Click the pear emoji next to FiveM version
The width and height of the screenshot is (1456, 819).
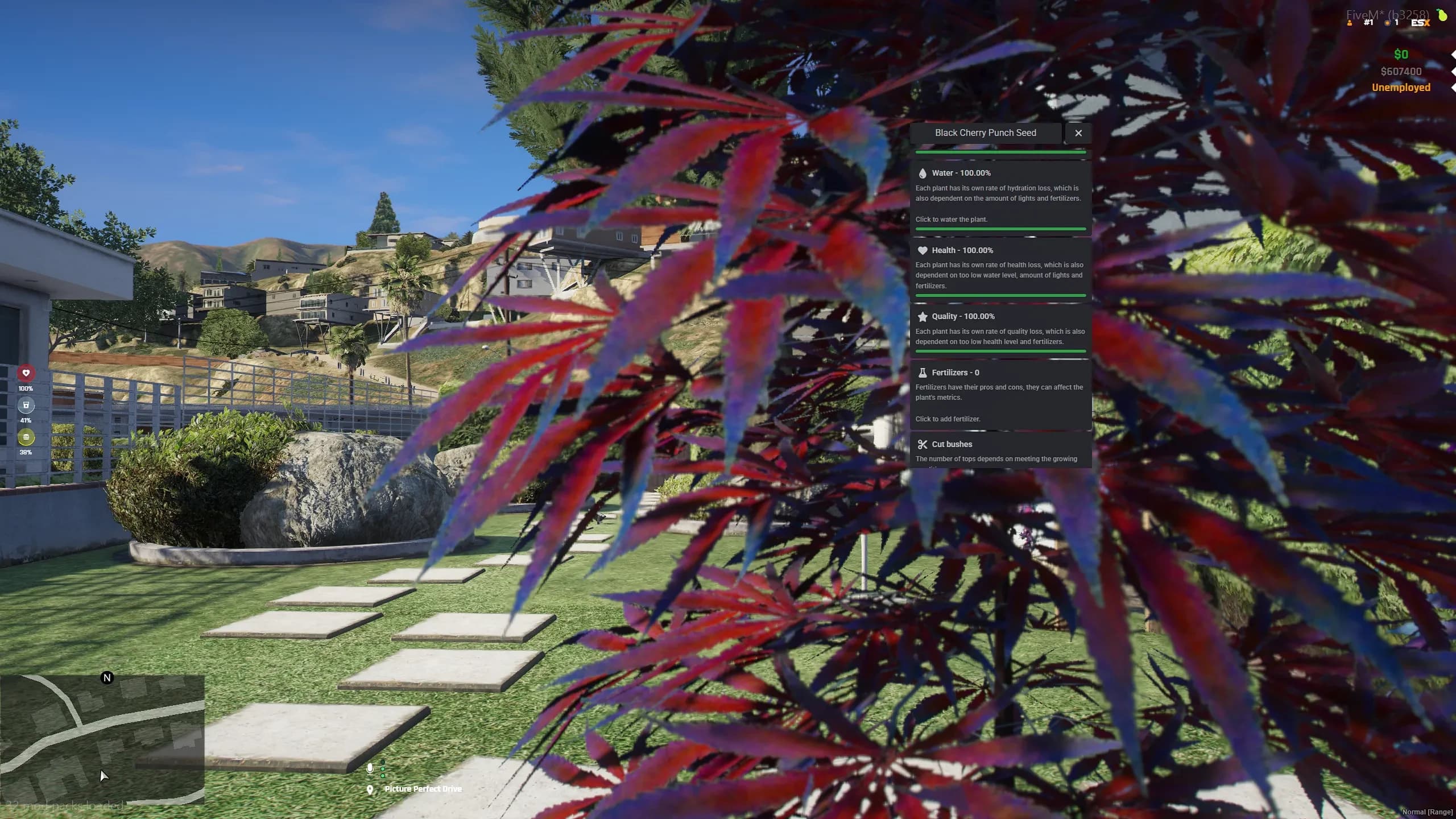click(x=1443, y=15)
